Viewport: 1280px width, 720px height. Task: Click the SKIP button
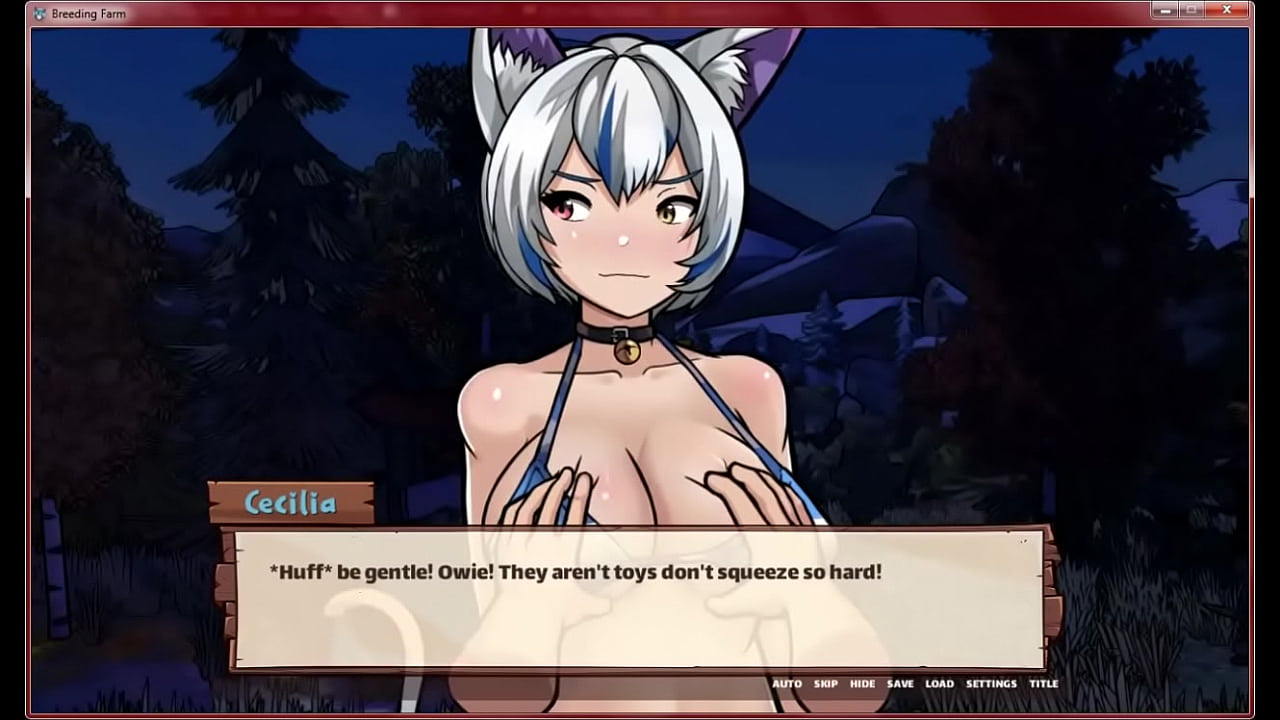pos(826,684)
